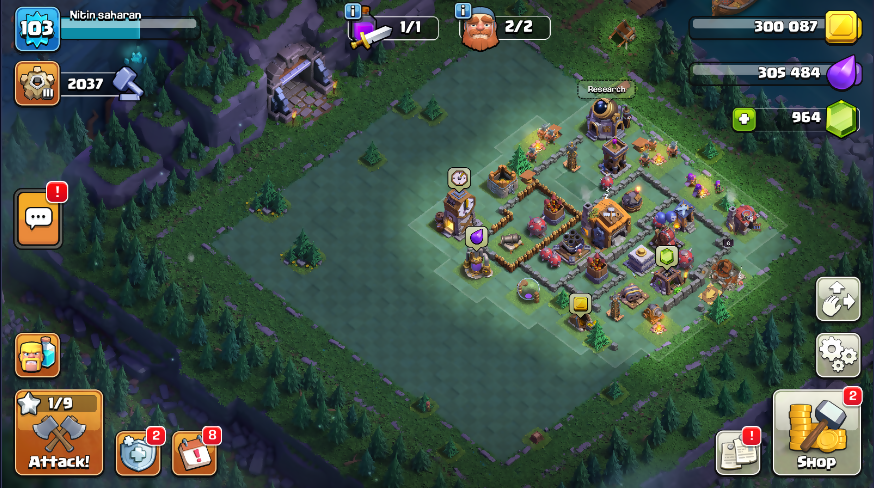Show battle machine sword info icon

point(352,10)
